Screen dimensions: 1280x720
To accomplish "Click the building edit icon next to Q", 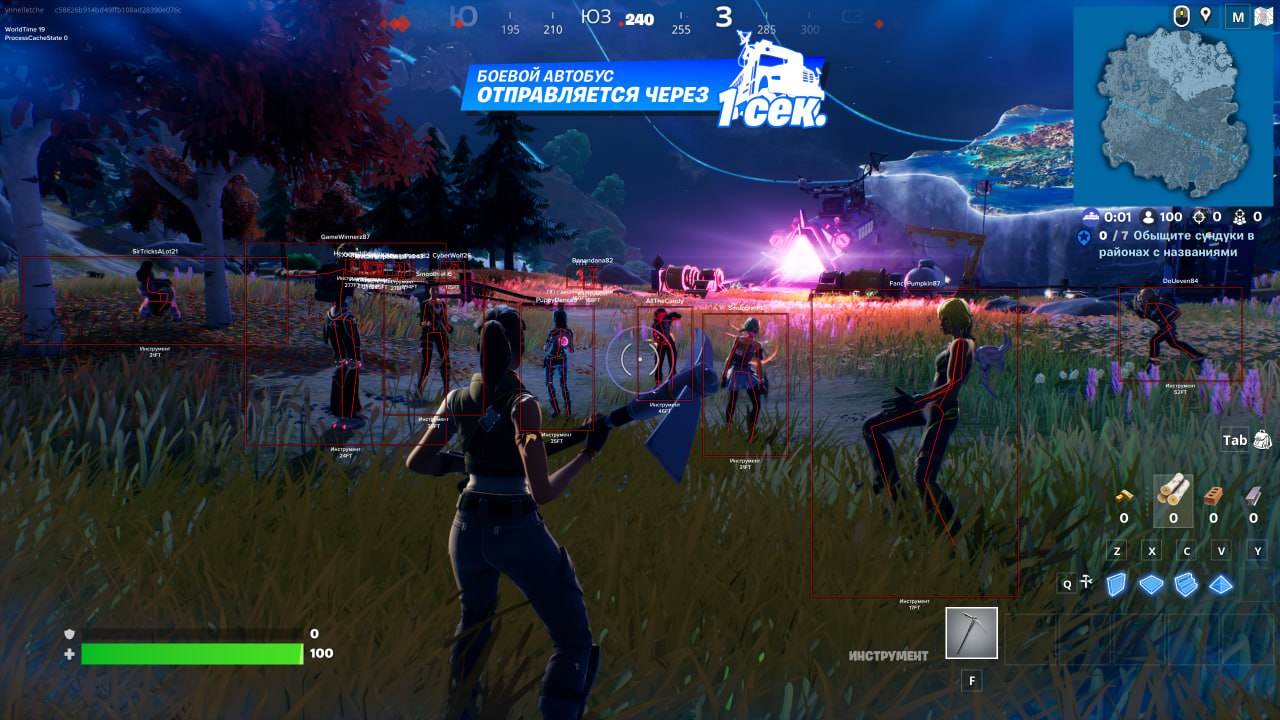I will click(1086, 580).
